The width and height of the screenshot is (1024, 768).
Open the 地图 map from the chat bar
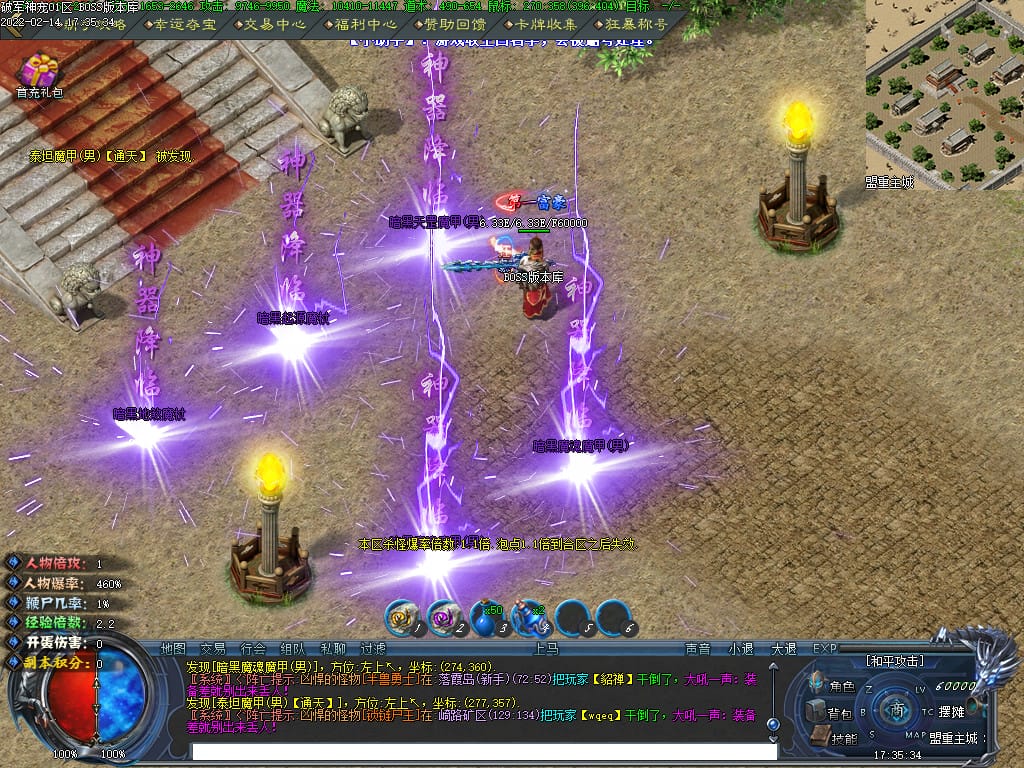tap(173, 649)
